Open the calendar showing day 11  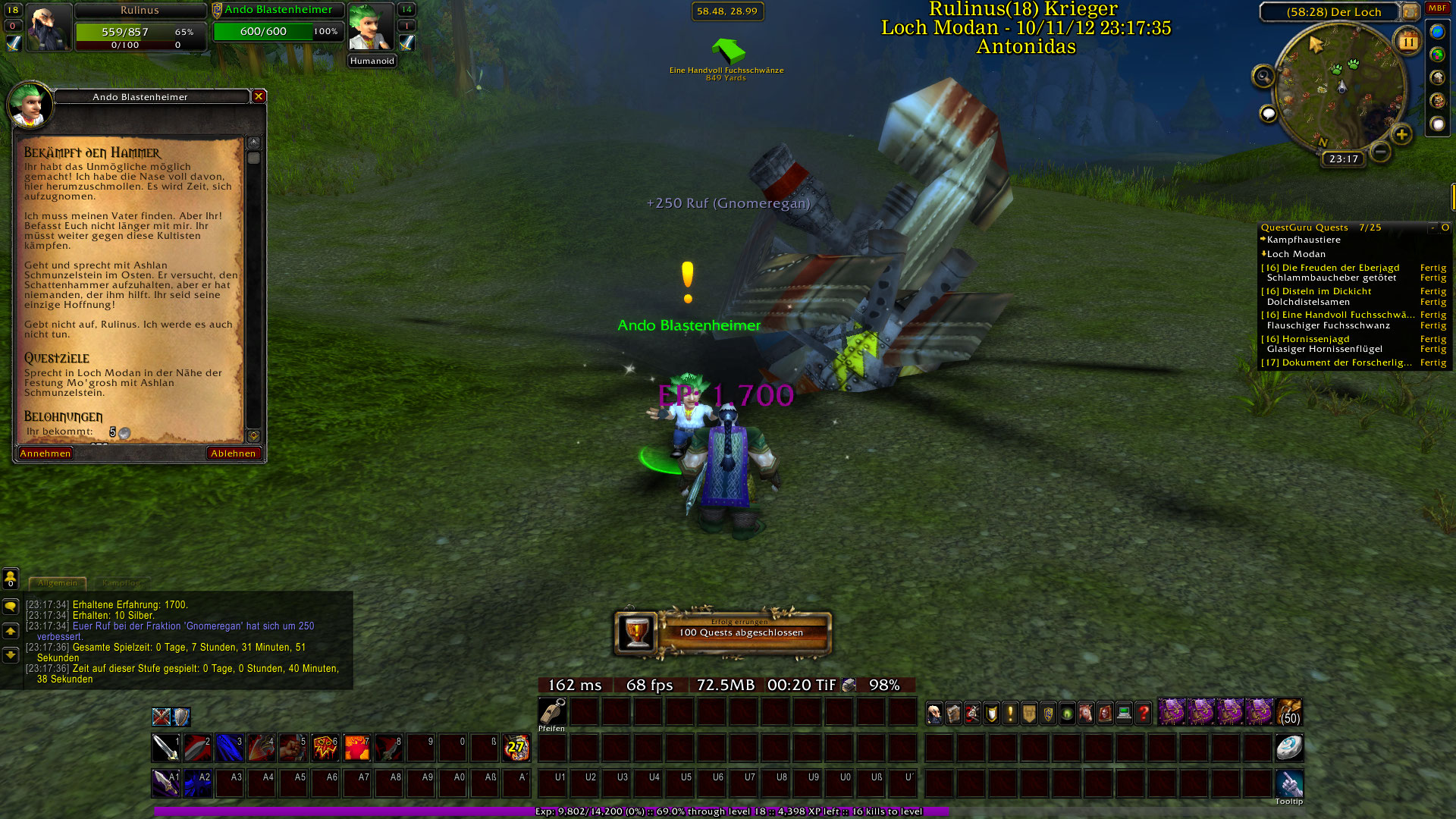click(x=1408, y=42)
